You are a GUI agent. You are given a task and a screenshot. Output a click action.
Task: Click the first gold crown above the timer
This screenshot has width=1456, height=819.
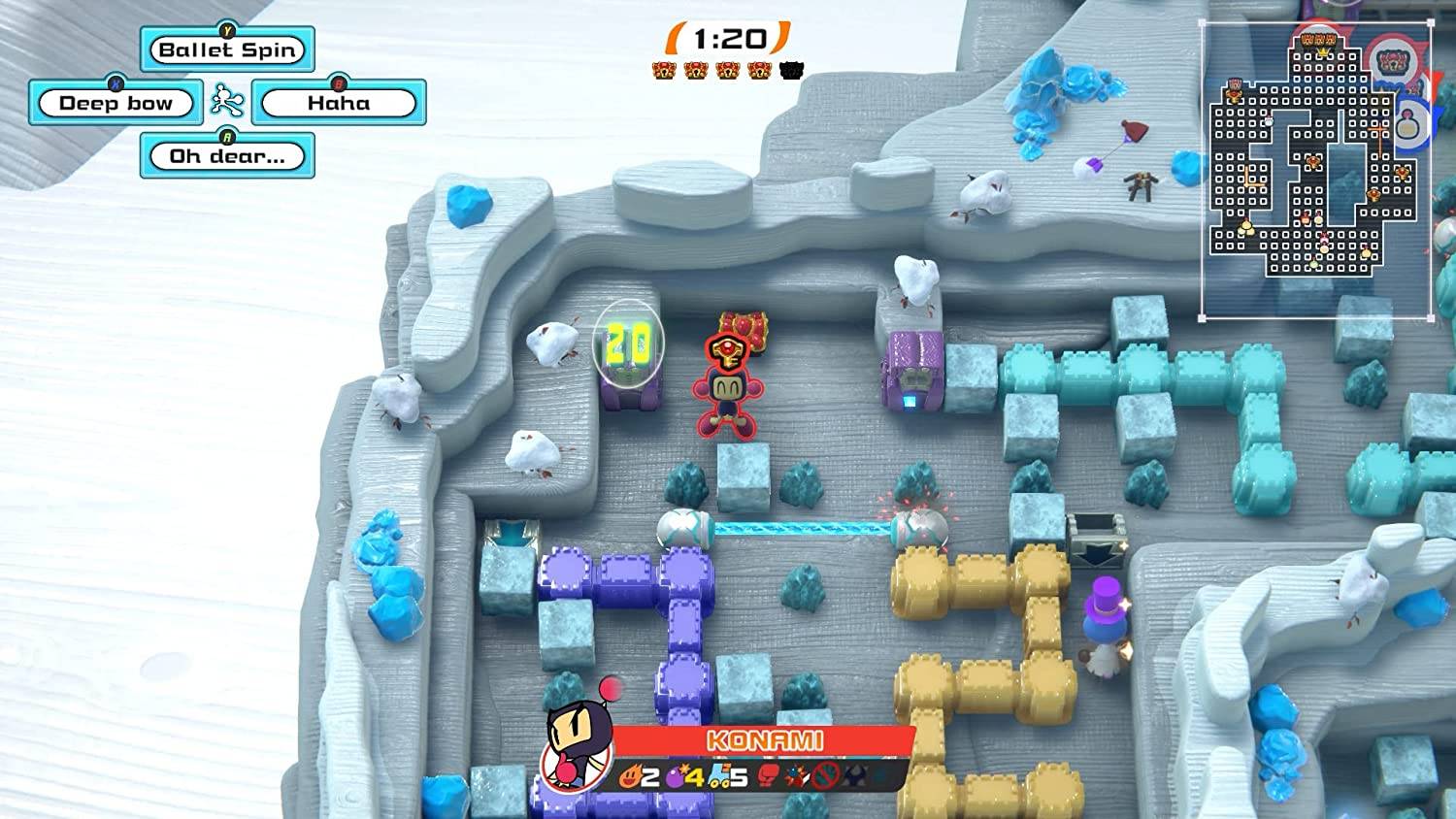[664, 71]
